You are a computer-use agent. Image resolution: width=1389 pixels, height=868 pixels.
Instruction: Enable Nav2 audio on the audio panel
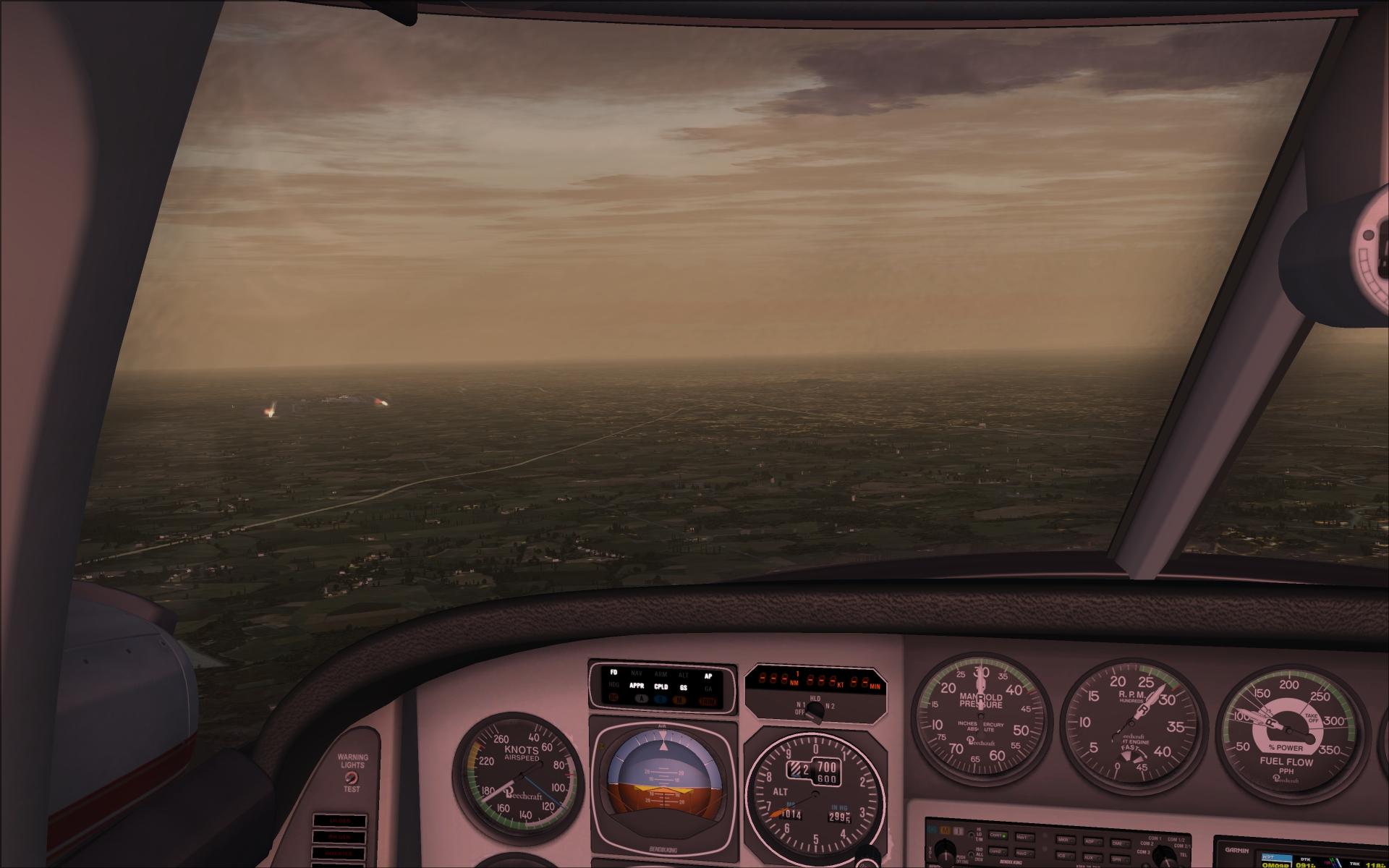click(x=1024, y=854)
